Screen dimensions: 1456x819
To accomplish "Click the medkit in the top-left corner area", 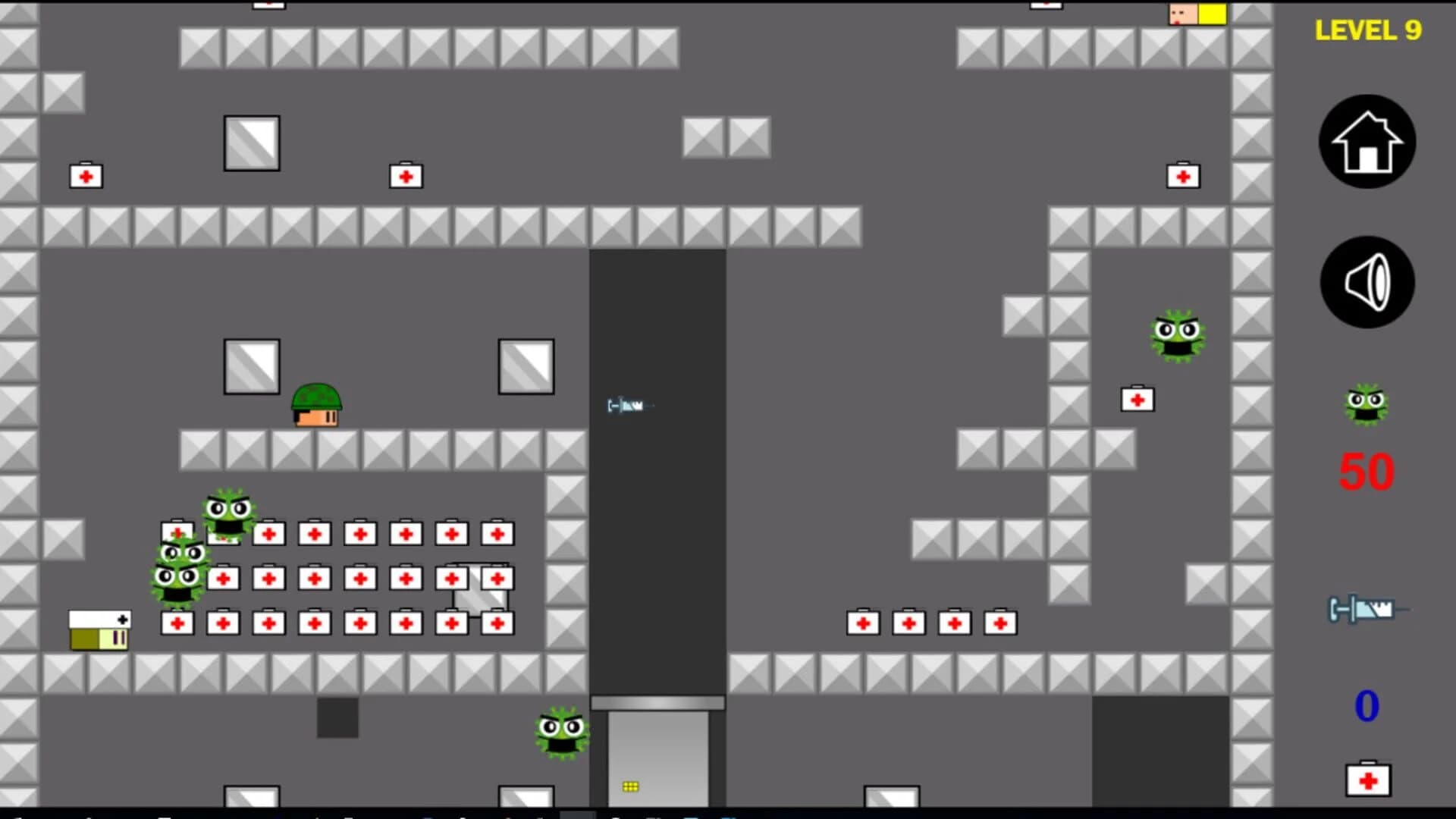I will [x=85, y=174].
